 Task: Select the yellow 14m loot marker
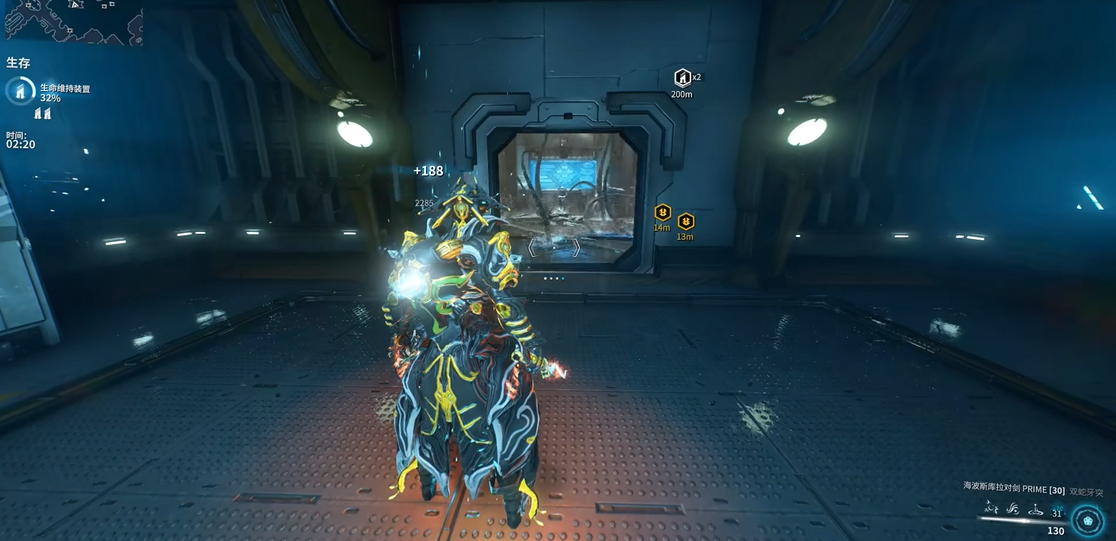[662, 212]
